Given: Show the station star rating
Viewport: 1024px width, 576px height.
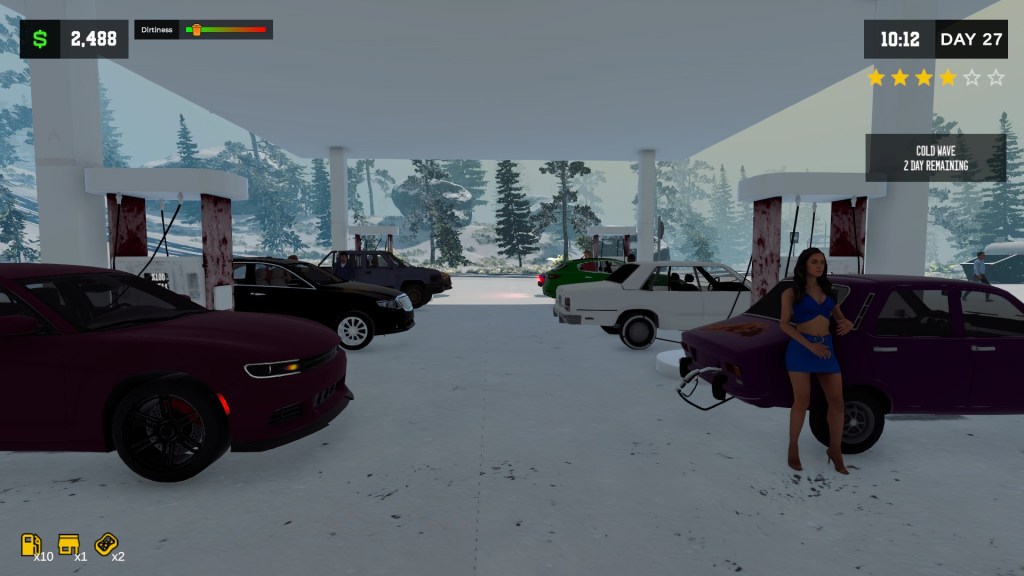Looking at the screenshot, I should pyautogui.click(x=935, y=78).
